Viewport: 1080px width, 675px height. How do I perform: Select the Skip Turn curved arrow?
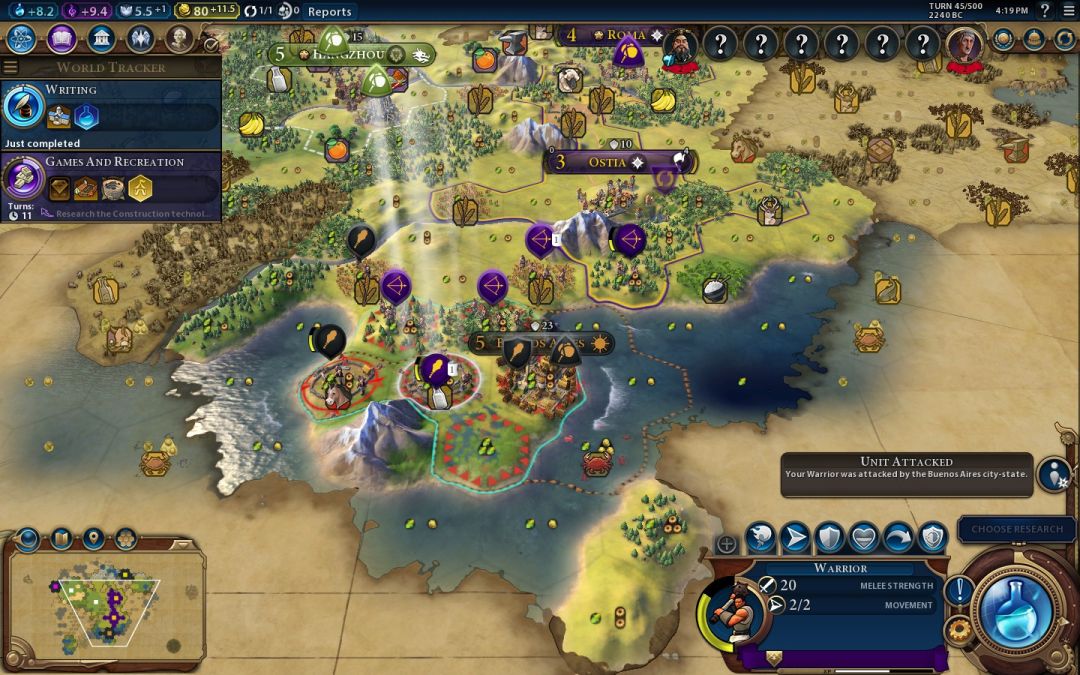(x=898, y=538)
